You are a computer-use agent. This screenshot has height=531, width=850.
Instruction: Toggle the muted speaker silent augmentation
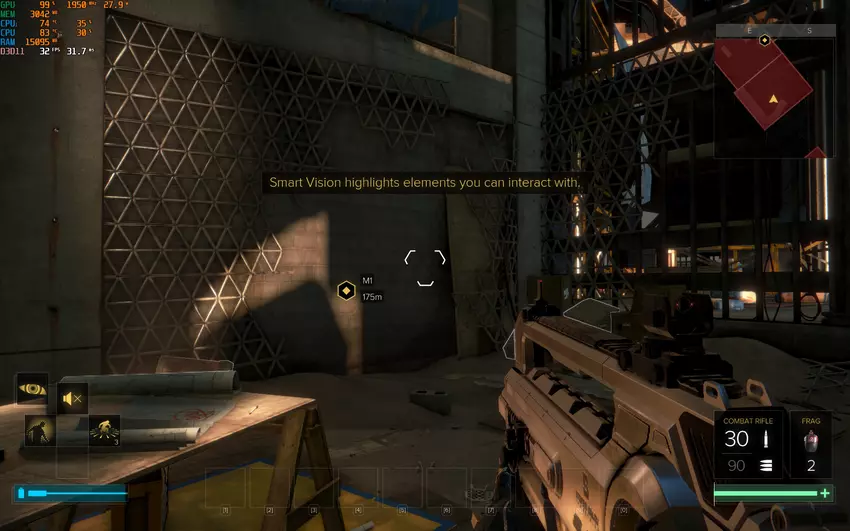pos(72,399)
